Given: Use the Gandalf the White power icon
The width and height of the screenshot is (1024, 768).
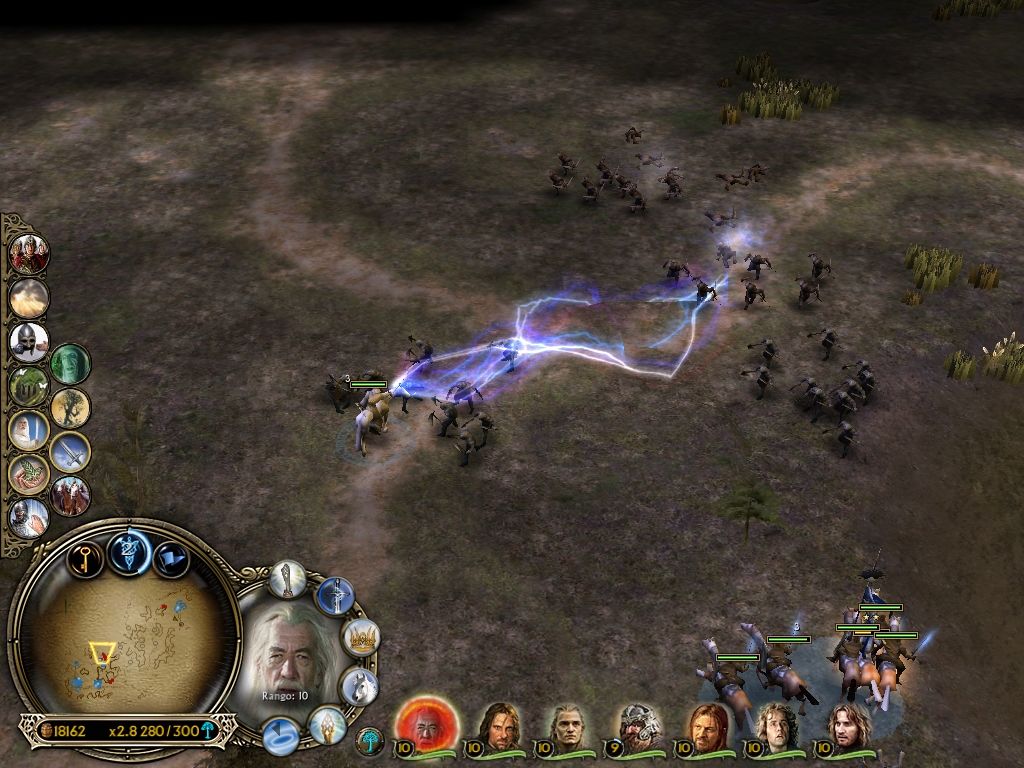Looking at the screenshot, I should [28, 431].
